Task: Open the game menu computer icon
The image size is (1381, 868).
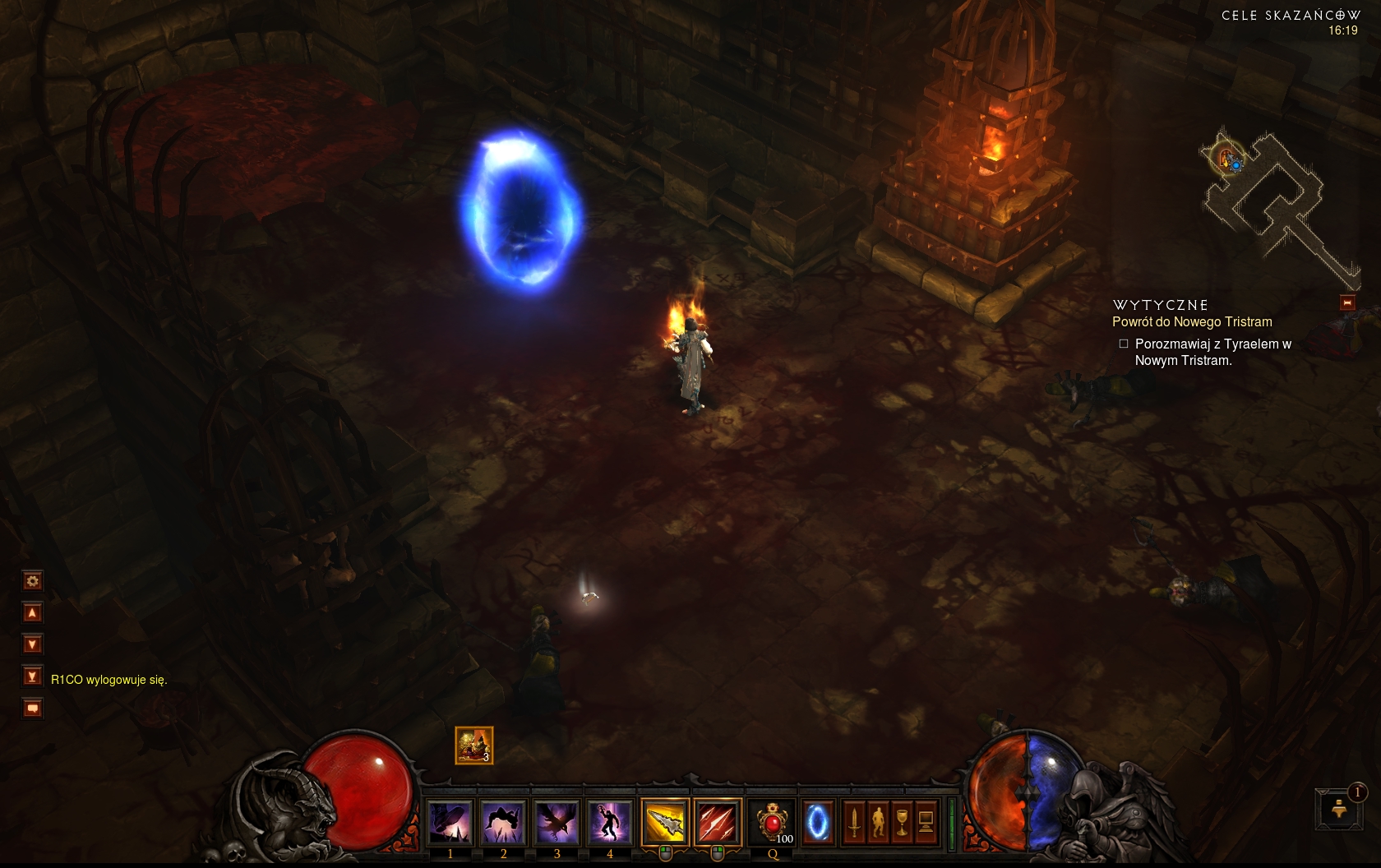Action: 926,822
